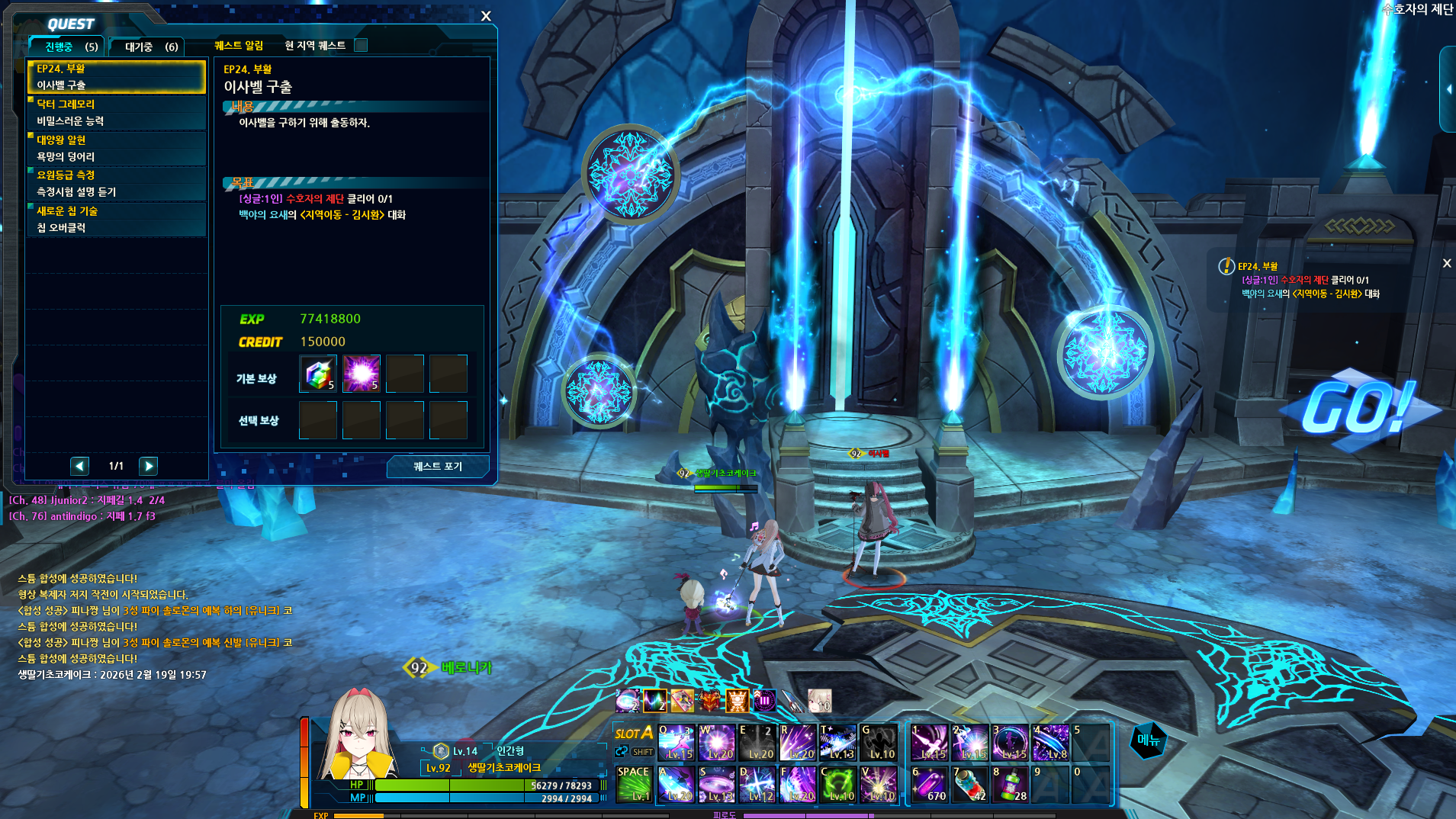Close the EP24 quest tracker

pyautogui.click(x=1446, y=263)
